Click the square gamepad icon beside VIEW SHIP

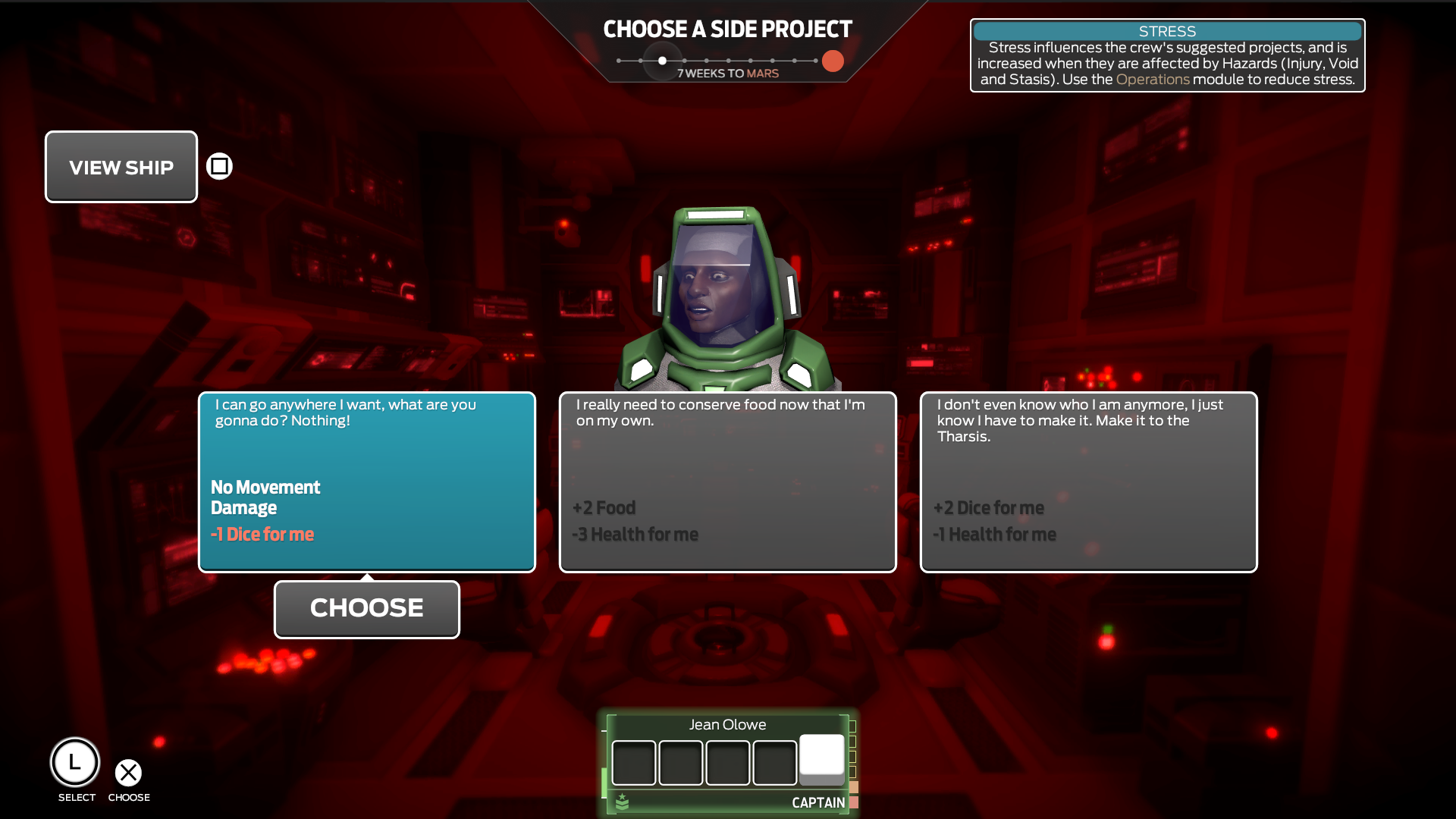[219, 166]
